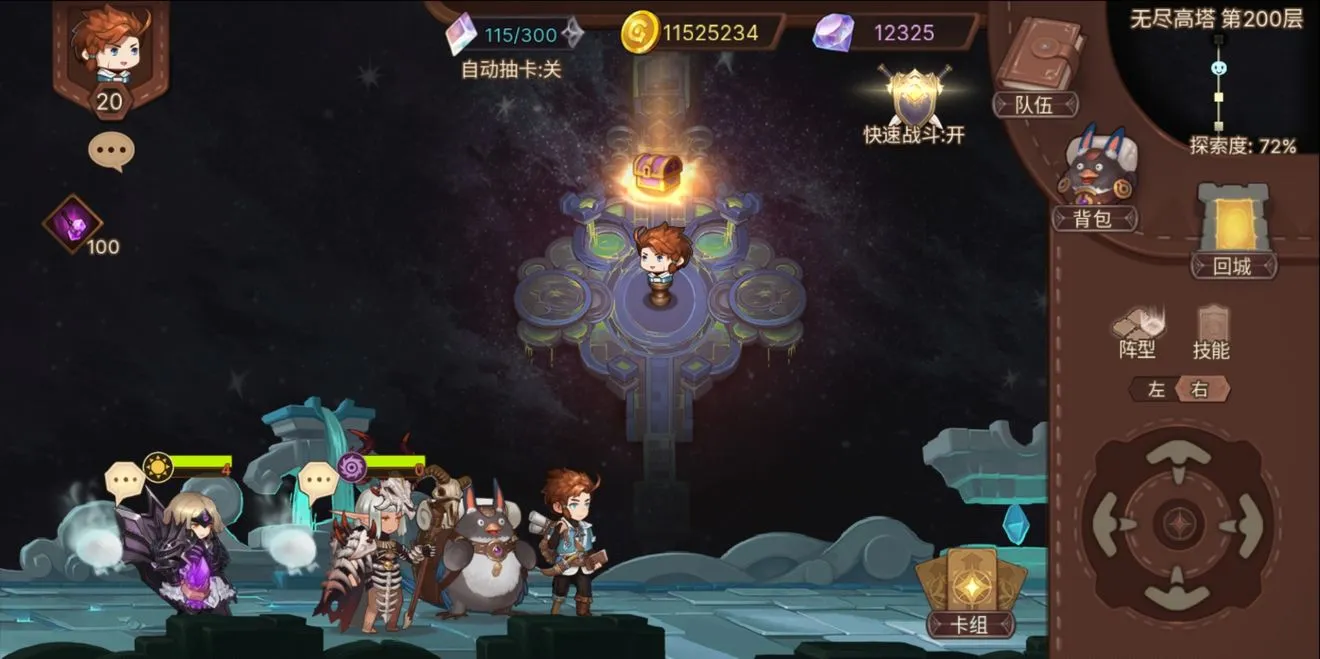This screenshot has height=659, width=1320.
Task: Switch control side to right (右)
Action: click(x=1201, y=390)
